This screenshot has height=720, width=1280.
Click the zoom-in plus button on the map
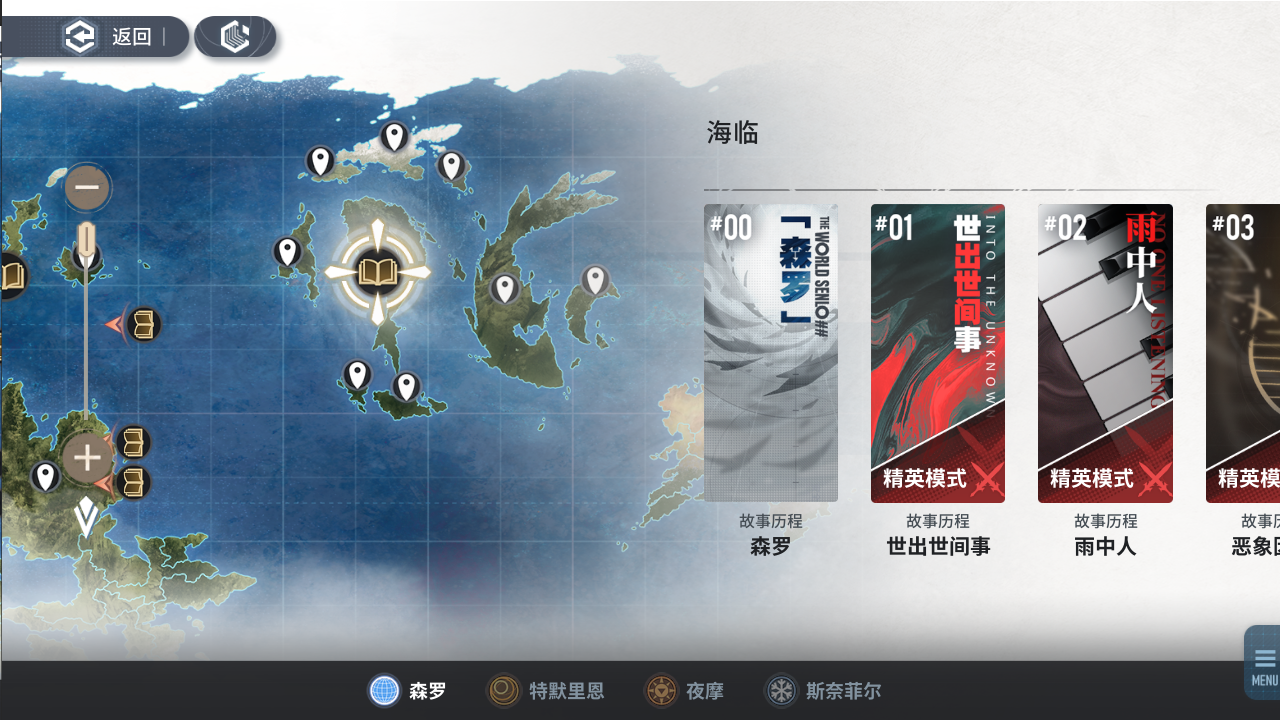coord(87,457)
